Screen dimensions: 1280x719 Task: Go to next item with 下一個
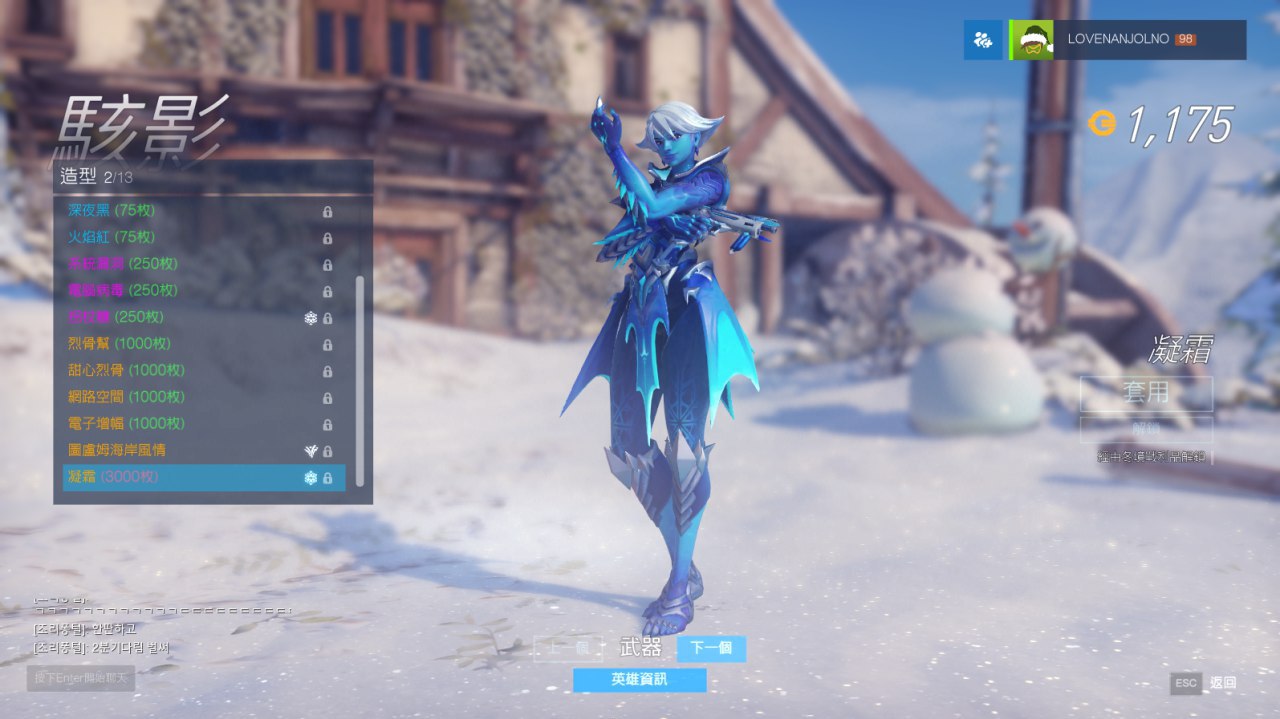pos(711,648)
